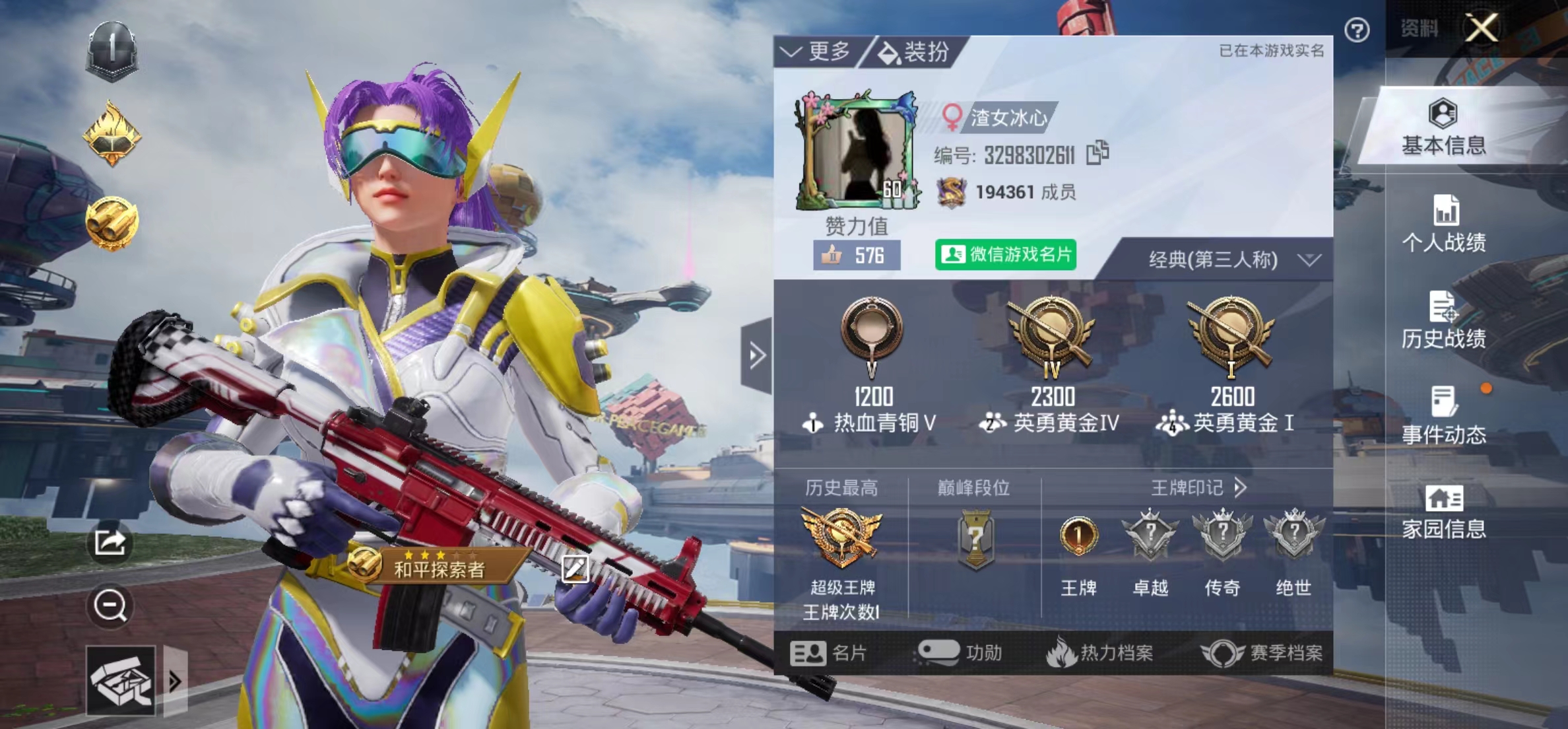
Task: Click the share icon beside the character
Action: tap(110, 543)
